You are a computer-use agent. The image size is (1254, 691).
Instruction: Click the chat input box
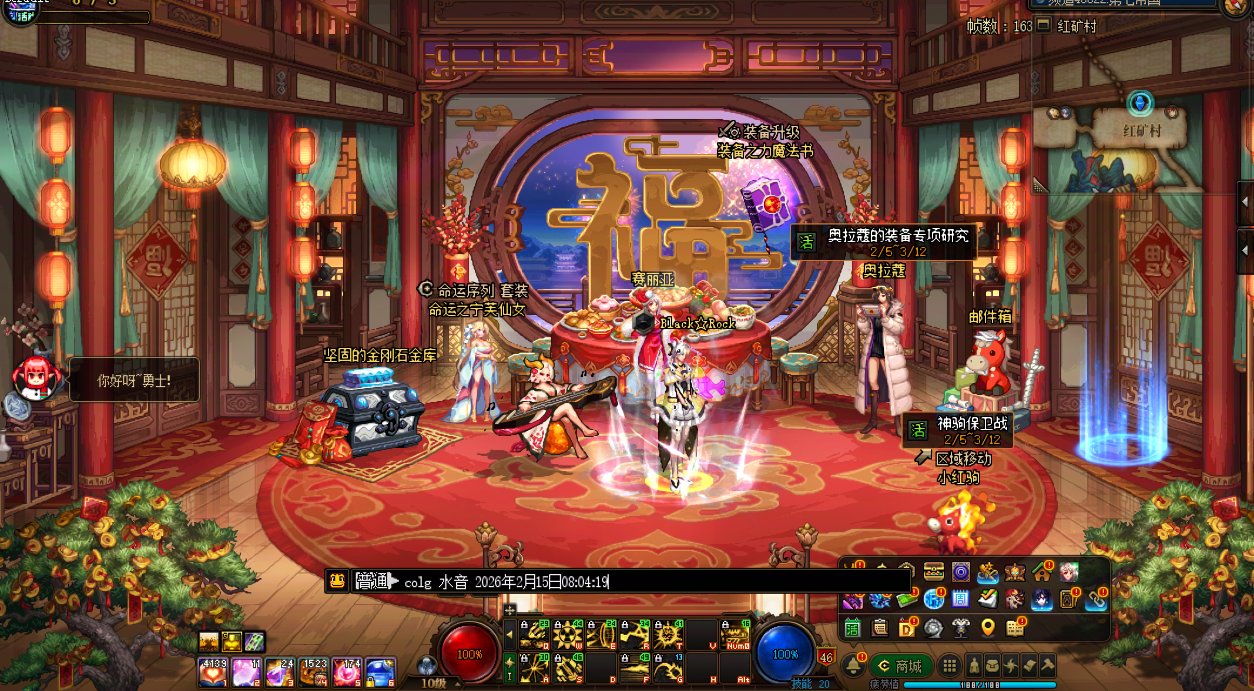point(650,582)
